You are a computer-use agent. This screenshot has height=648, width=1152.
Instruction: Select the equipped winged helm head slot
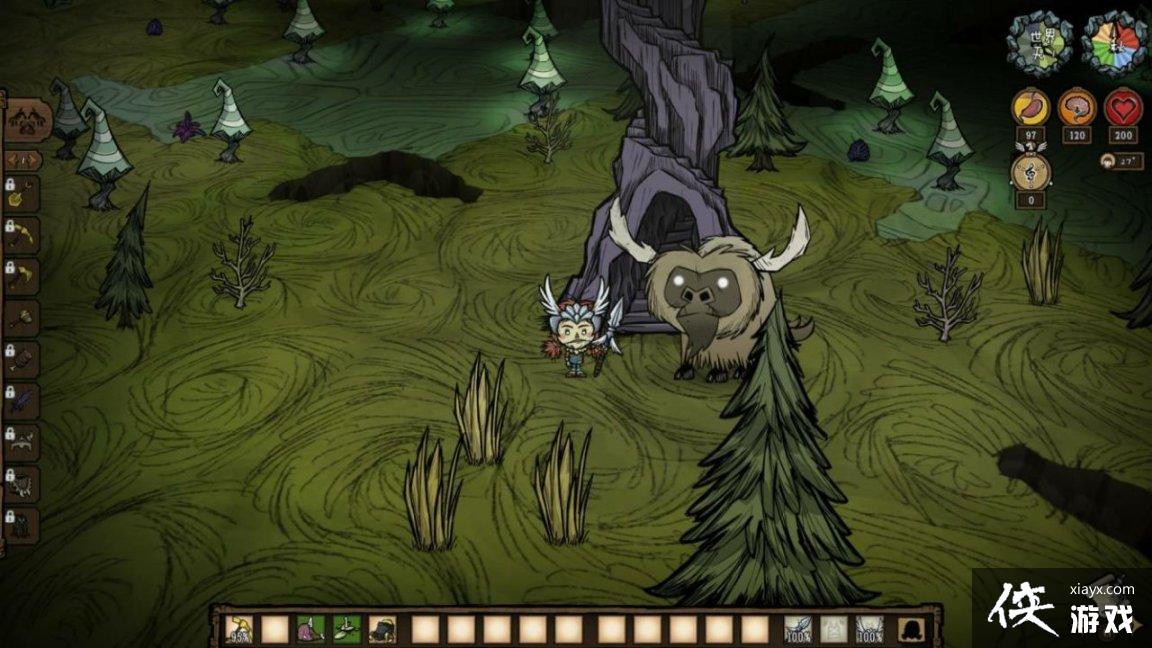coord(869,629)
